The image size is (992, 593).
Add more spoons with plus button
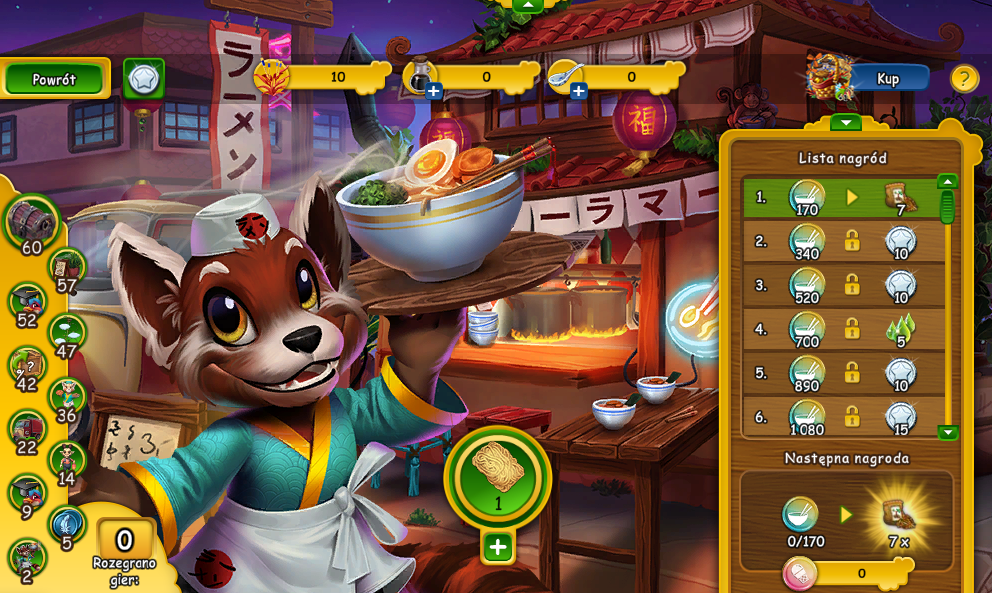[578, 92]
